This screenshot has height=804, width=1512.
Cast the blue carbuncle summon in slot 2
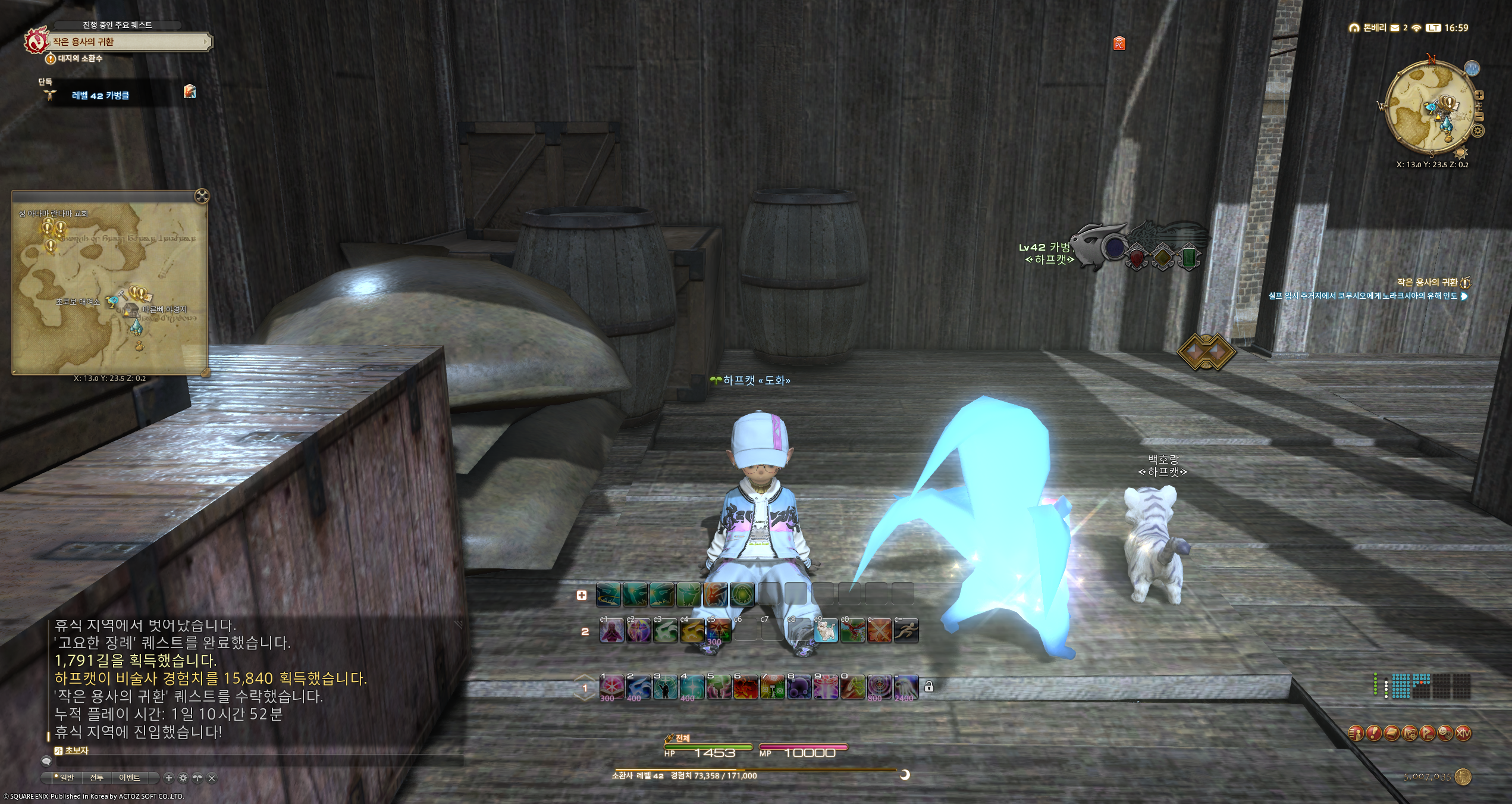(x=638, y=688)
